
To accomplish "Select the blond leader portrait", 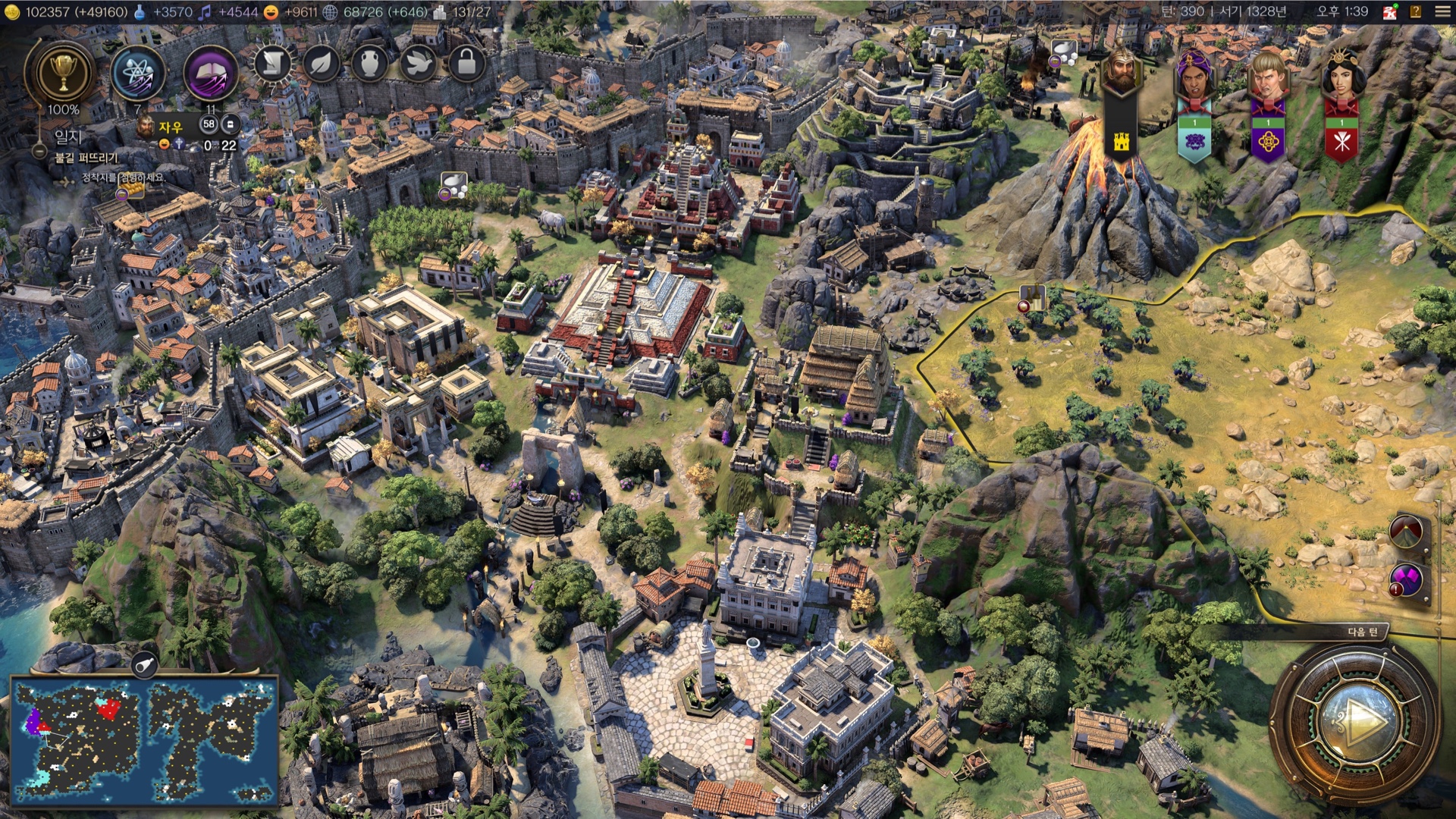I will [x=1267, y=76].
